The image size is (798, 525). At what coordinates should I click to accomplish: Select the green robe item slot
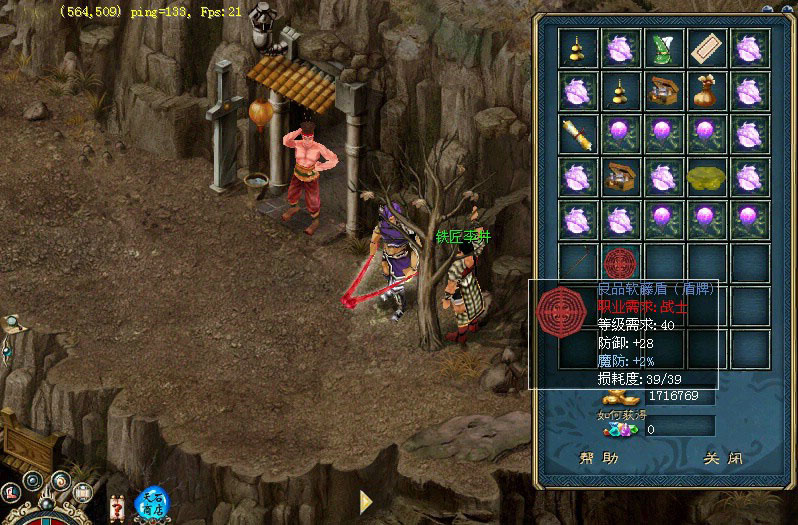click(x=663, y=48)
